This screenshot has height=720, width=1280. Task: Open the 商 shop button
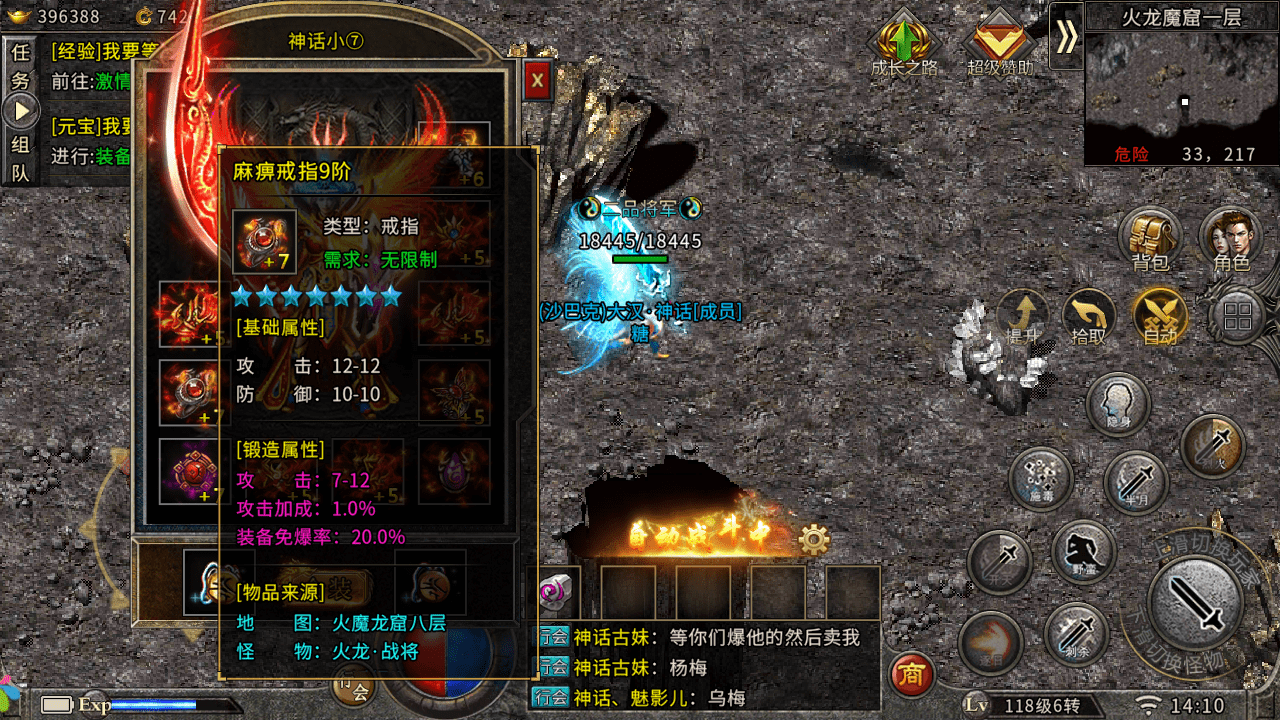[x=910, y=675]
